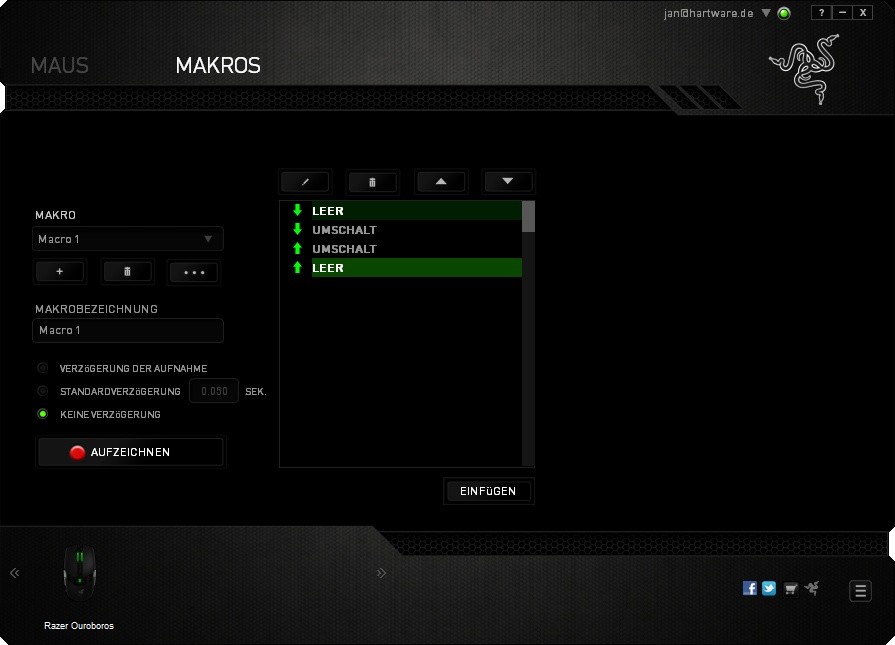Choose the Standardverzögerung radio option
895x645 pixels.
[x=43, y=391]
